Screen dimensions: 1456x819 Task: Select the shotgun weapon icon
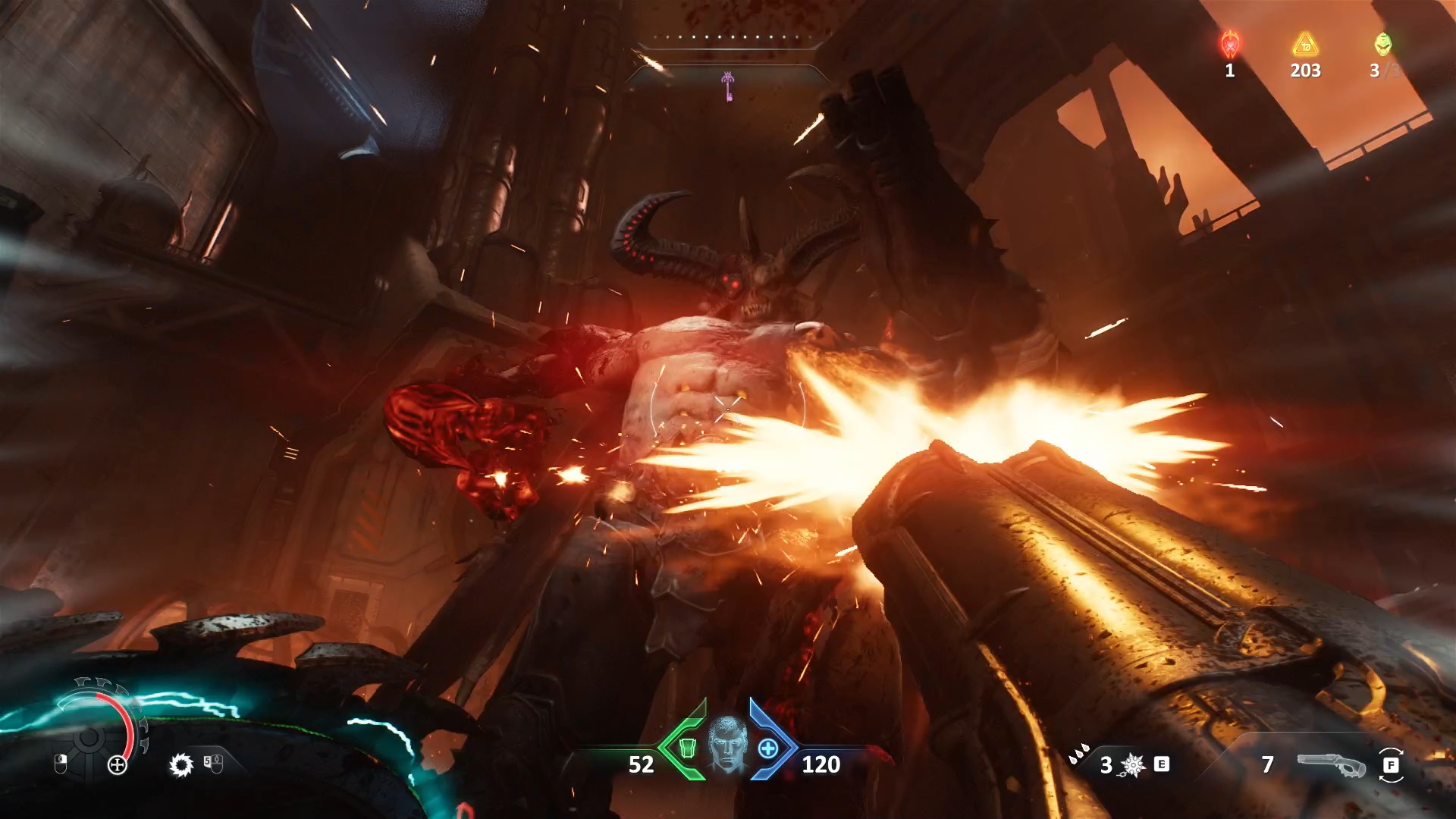(x=1331, y=765)
